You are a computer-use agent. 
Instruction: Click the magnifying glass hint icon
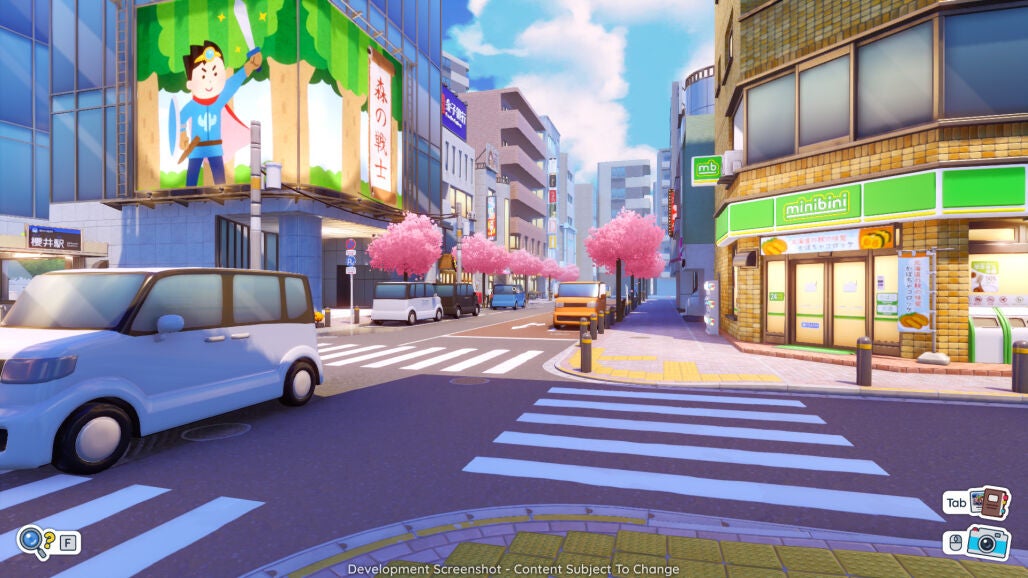pyautogui.click(x=33, y=541)
